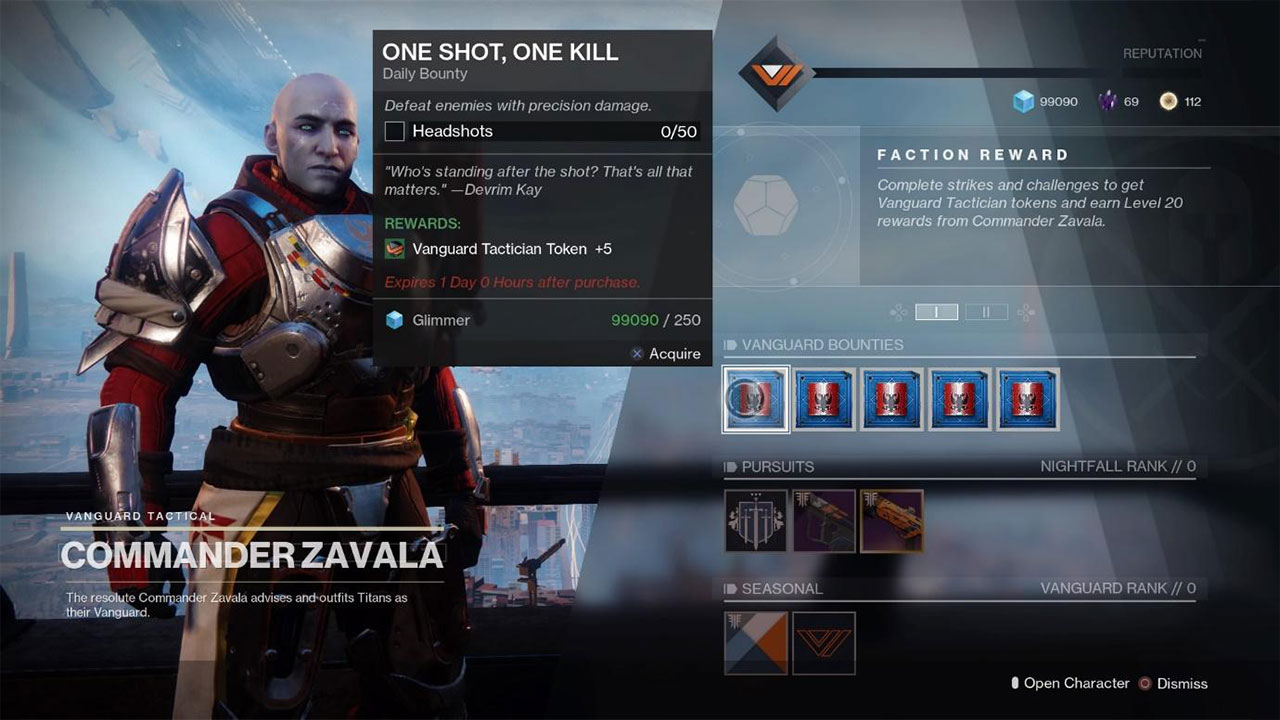Select the One Shot One Kill bounty thumbnail

coord(755,398)
